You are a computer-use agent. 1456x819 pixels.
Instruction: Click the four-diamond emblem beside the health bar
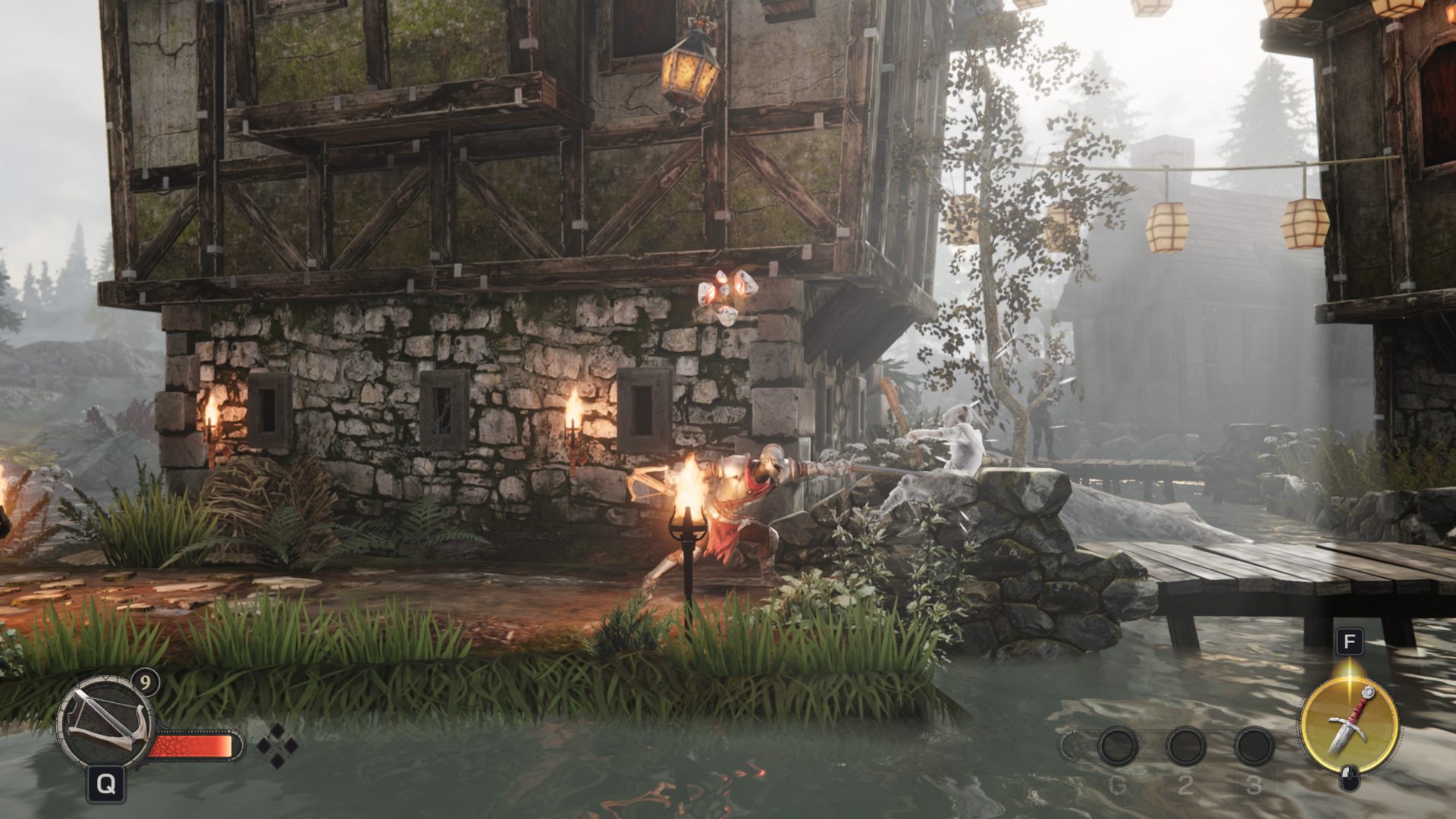pyautogui.click(x=278, y=745)
